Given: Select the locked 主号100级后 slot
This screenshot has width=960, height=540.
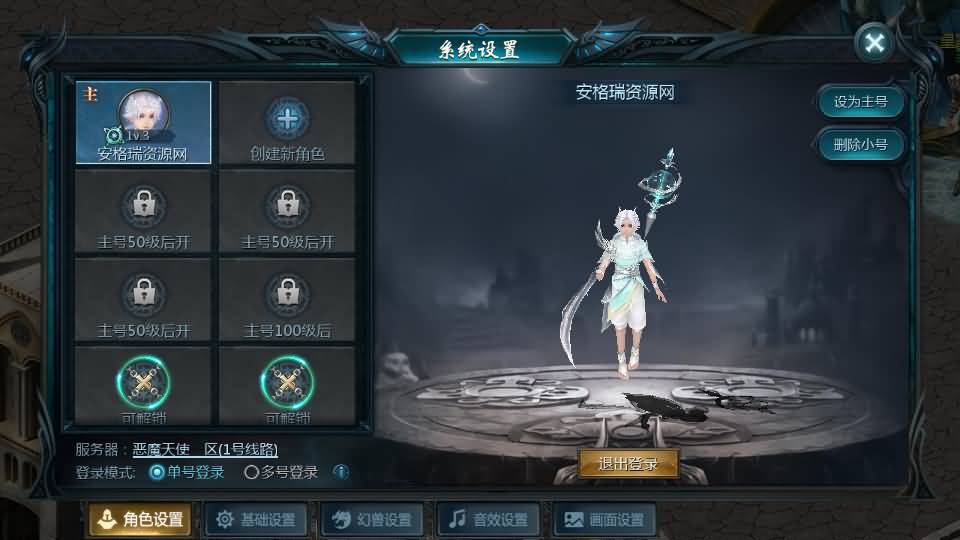Looking at the screenshot, I should [x=287, y=300].
